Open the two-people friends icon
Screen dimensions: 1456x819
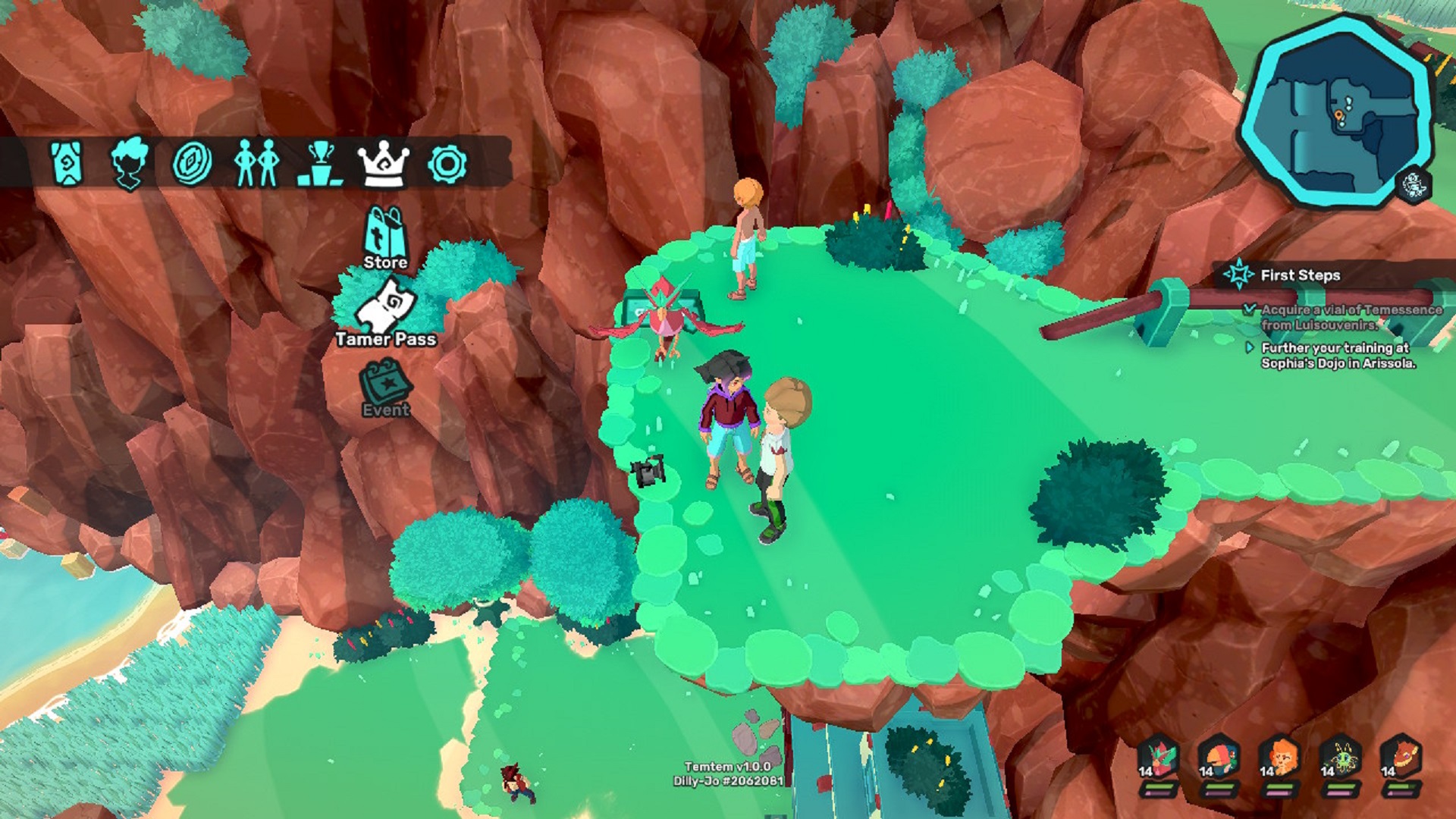[x=256, y=162]
